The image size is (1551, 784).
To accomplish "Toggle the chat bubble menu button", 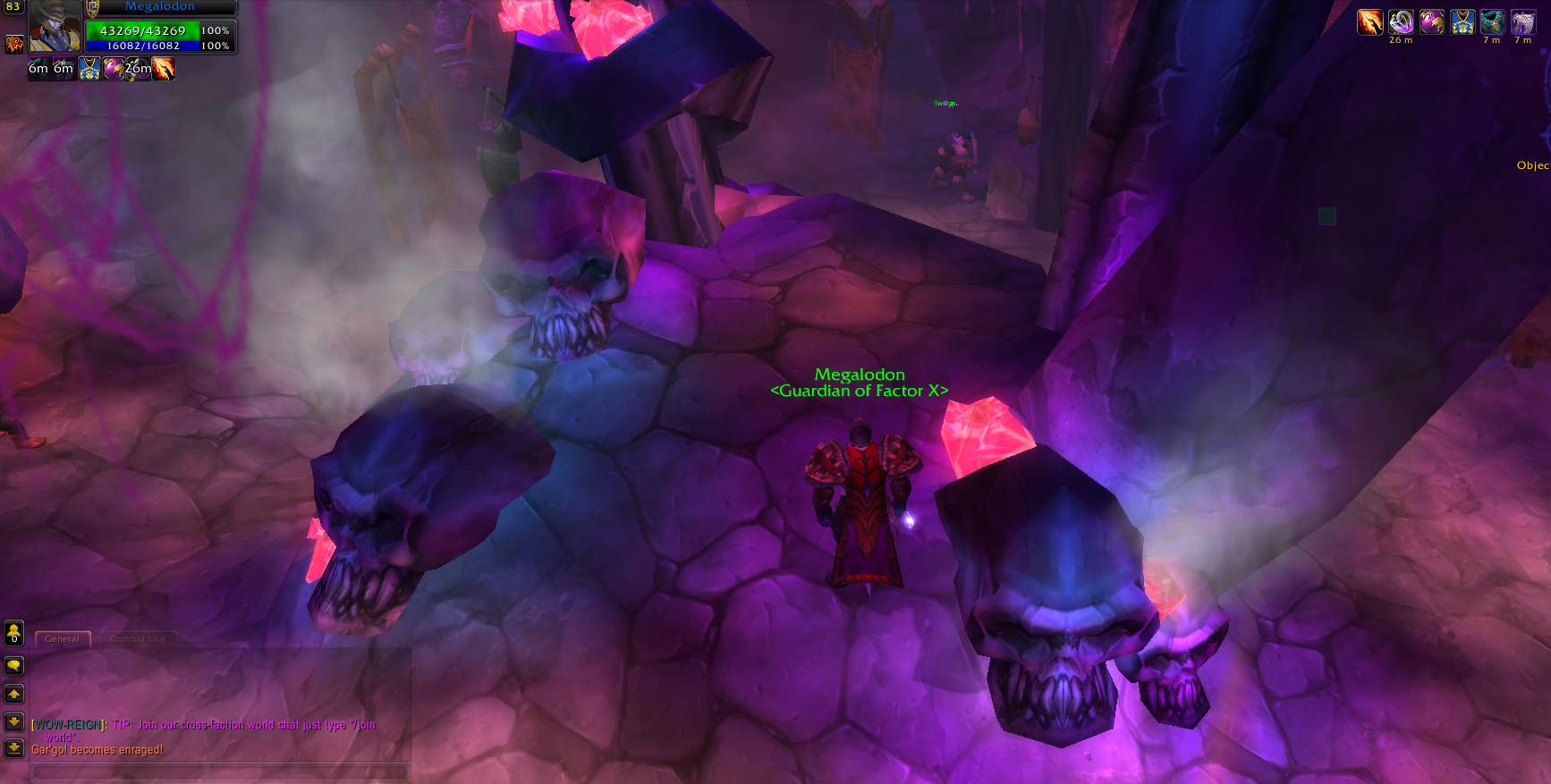I will pyautogui.click(x=13, y=665).
